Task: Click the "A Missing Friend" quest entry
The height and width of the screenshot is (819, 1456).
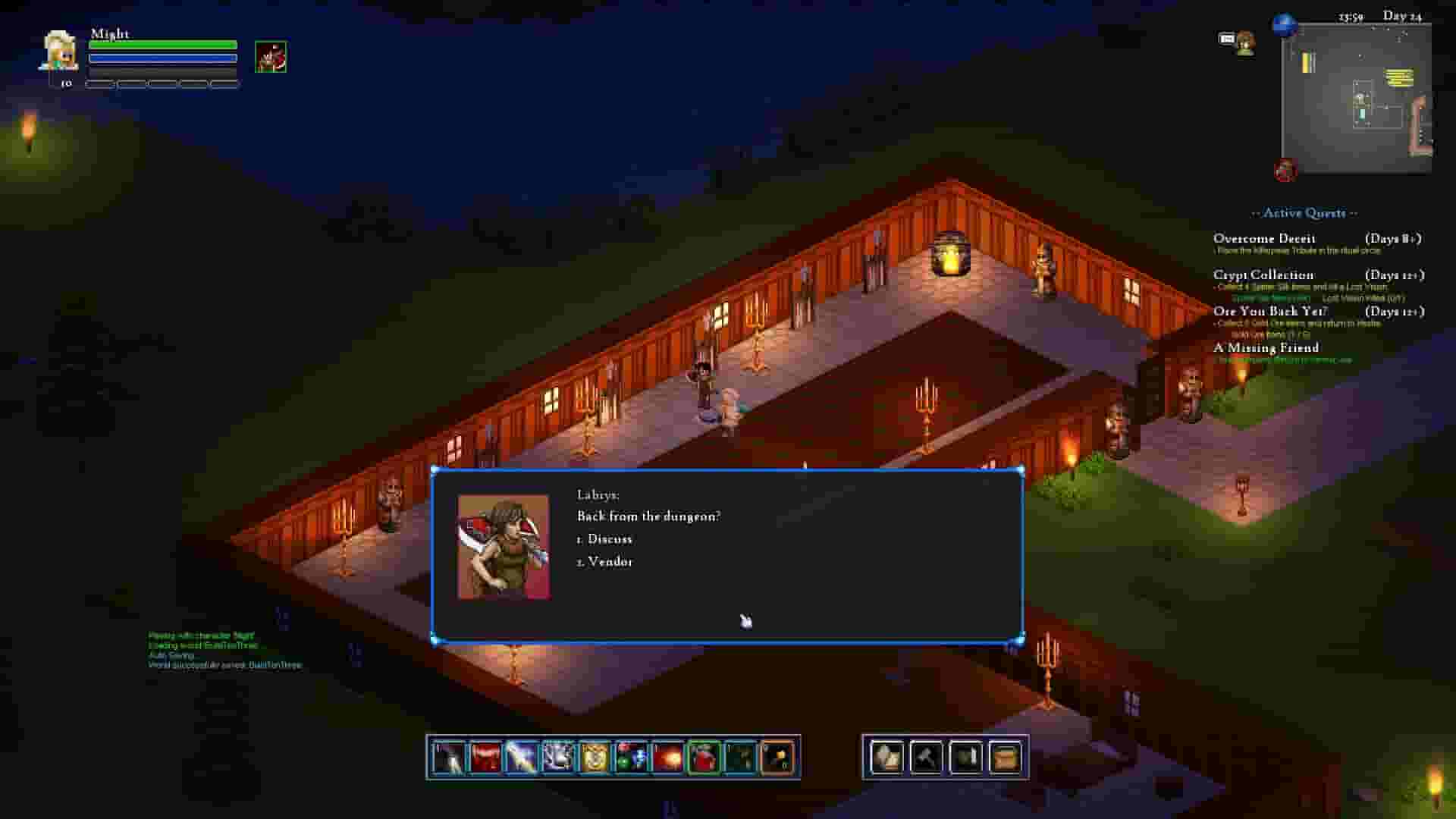Action: pos(1266,347)
